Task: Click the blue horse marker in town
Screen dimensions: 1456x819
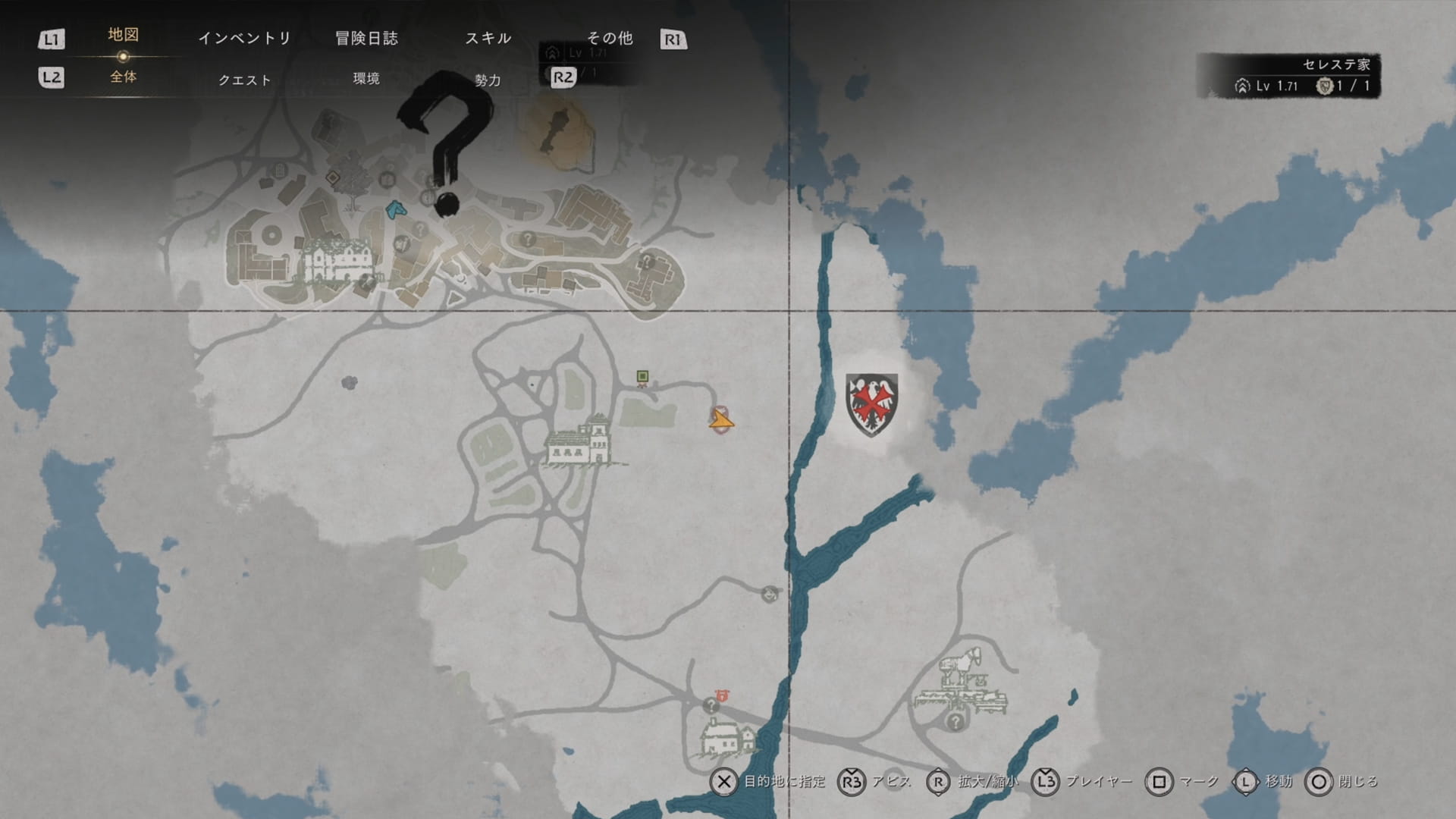Action: click(394, 209)
